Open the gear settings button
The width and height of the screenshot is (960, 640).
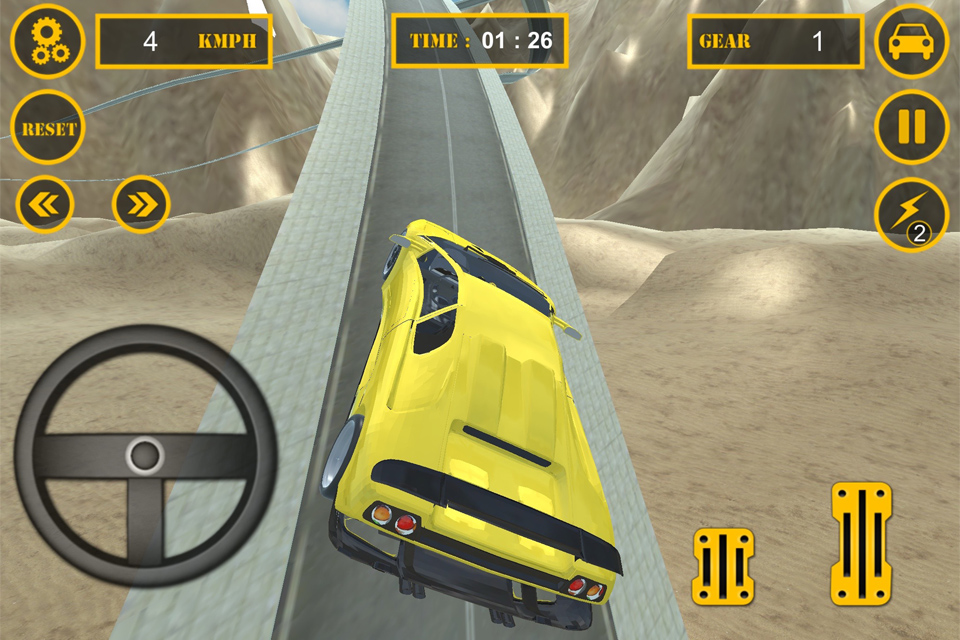click(47, 41)
